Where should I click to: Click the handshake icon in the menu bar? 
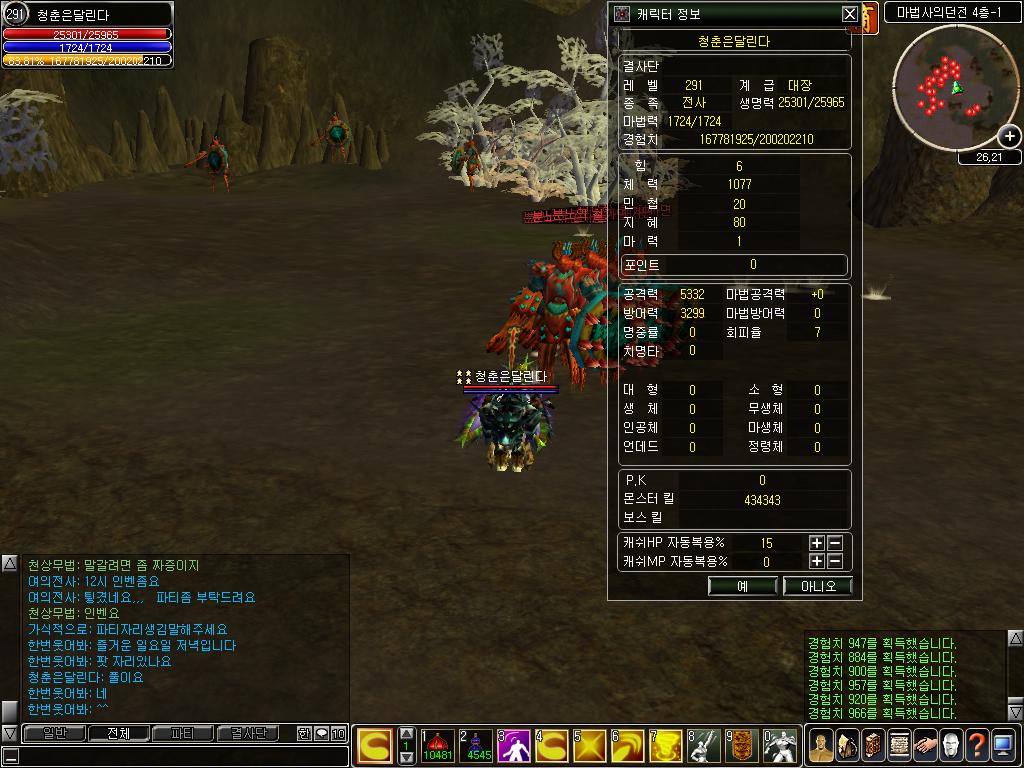tap(924, 745)
